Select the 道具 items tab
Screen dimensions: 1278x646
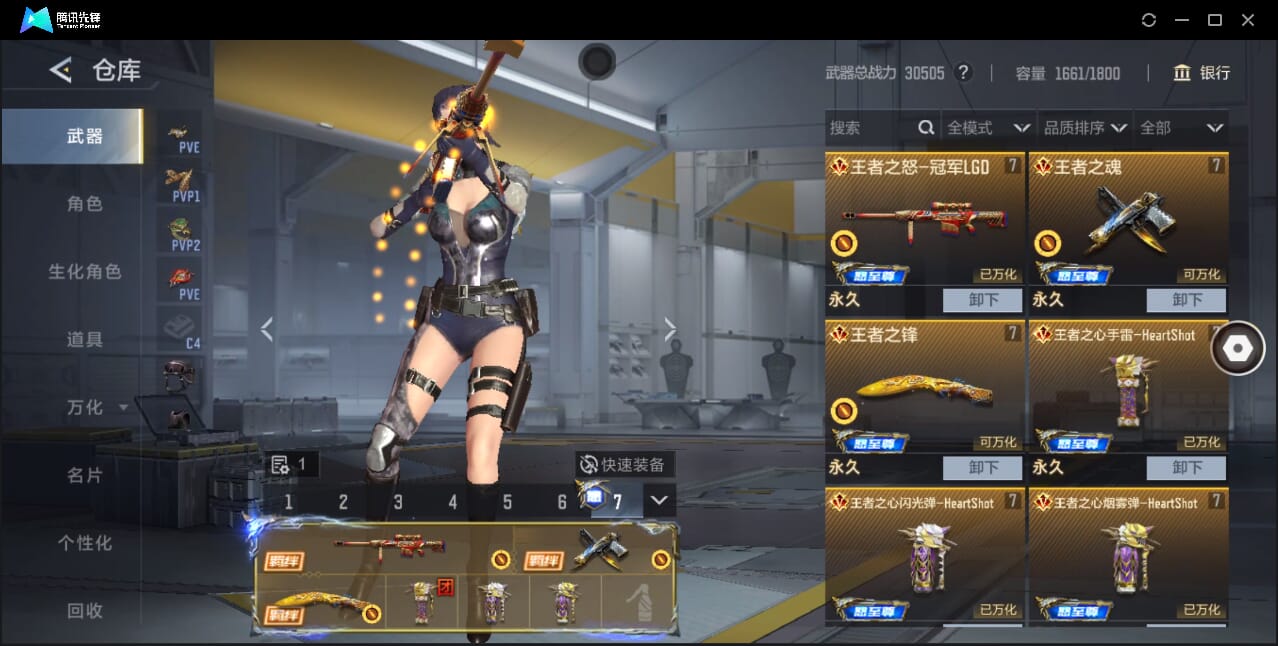85,340
